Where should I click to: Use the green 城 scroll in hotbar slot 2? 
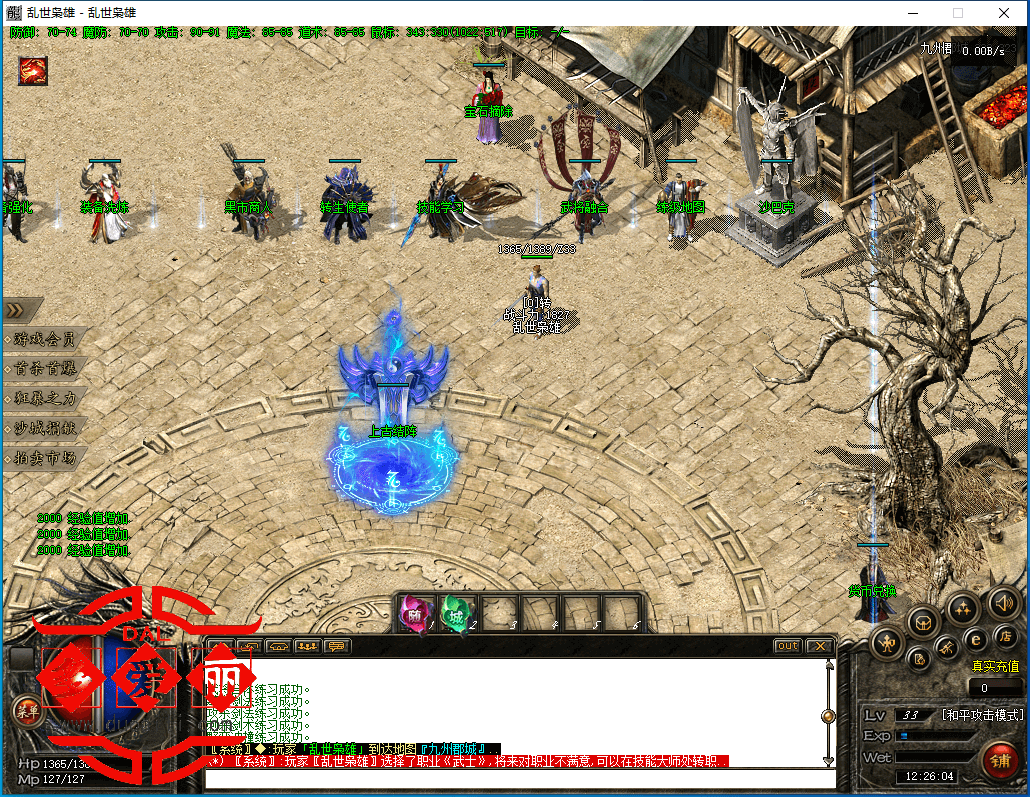coord(455,611)
